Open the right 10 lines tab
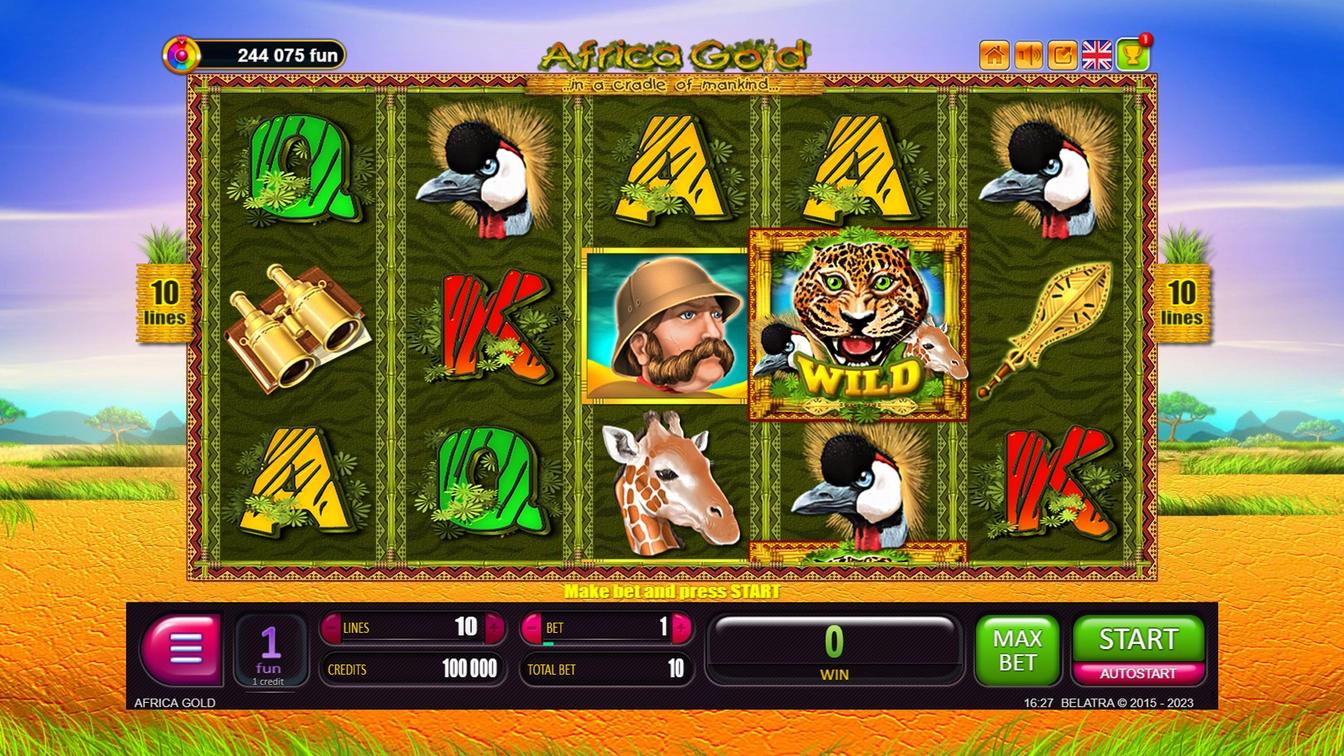The width and height of the screenshot is (1344, 756). 1181,303
